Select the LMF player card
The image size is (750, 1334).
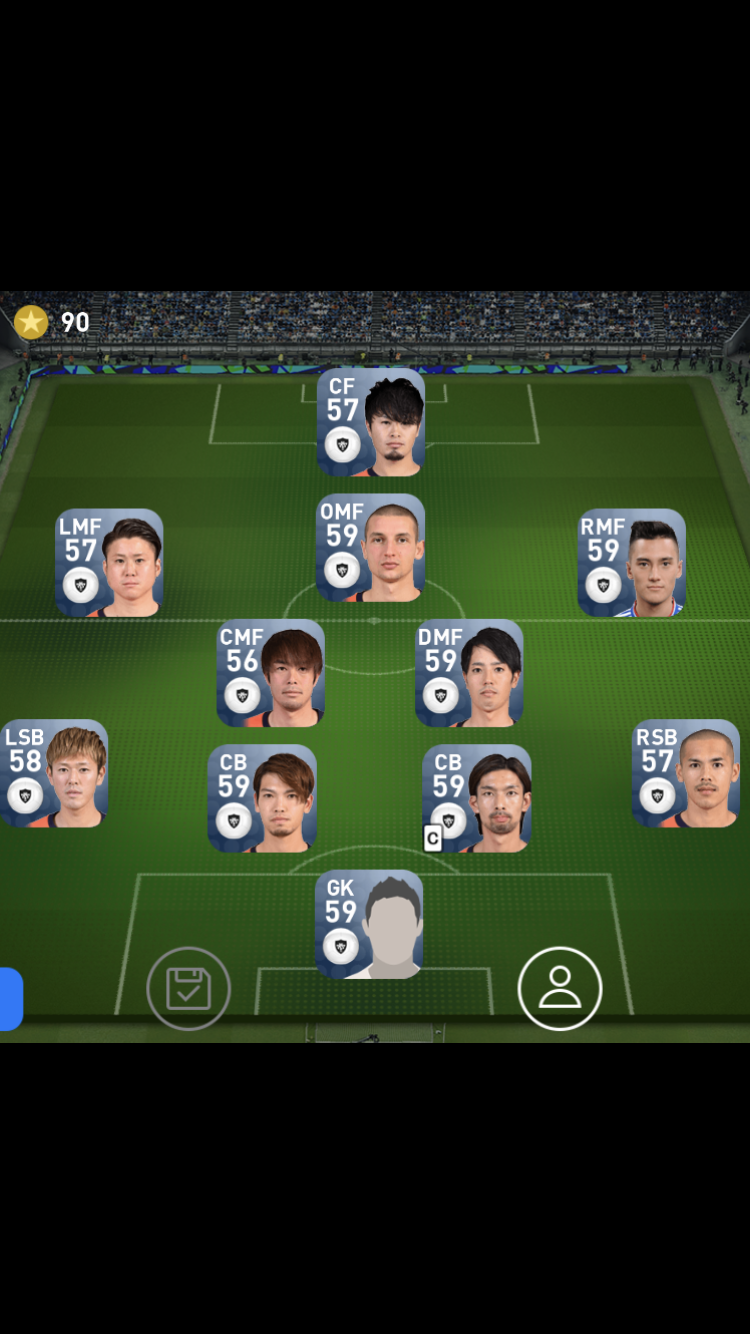[x=110, y=563]
